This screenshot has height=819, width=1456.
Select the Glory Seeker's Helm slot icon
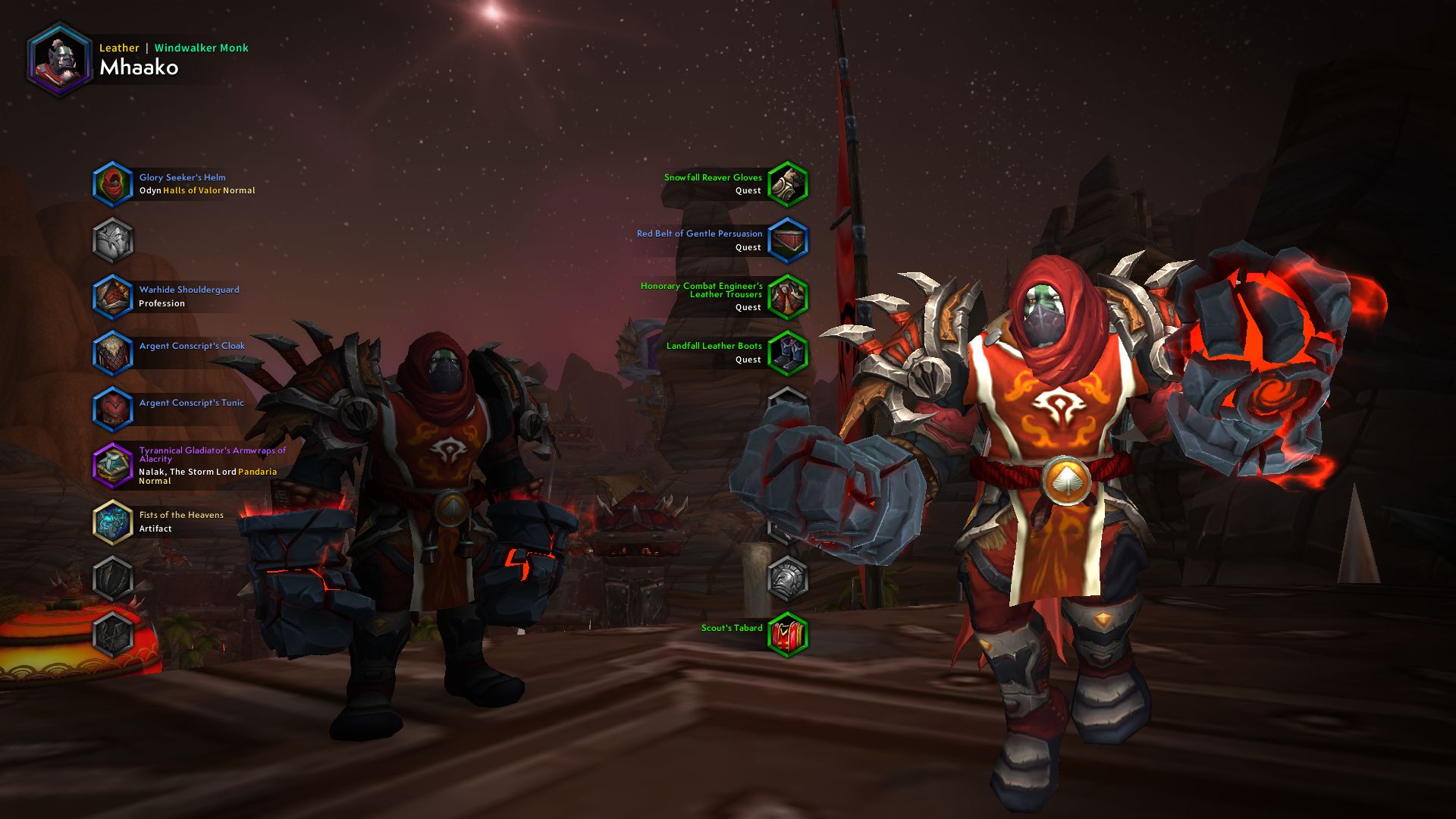[x=113, y=184]
